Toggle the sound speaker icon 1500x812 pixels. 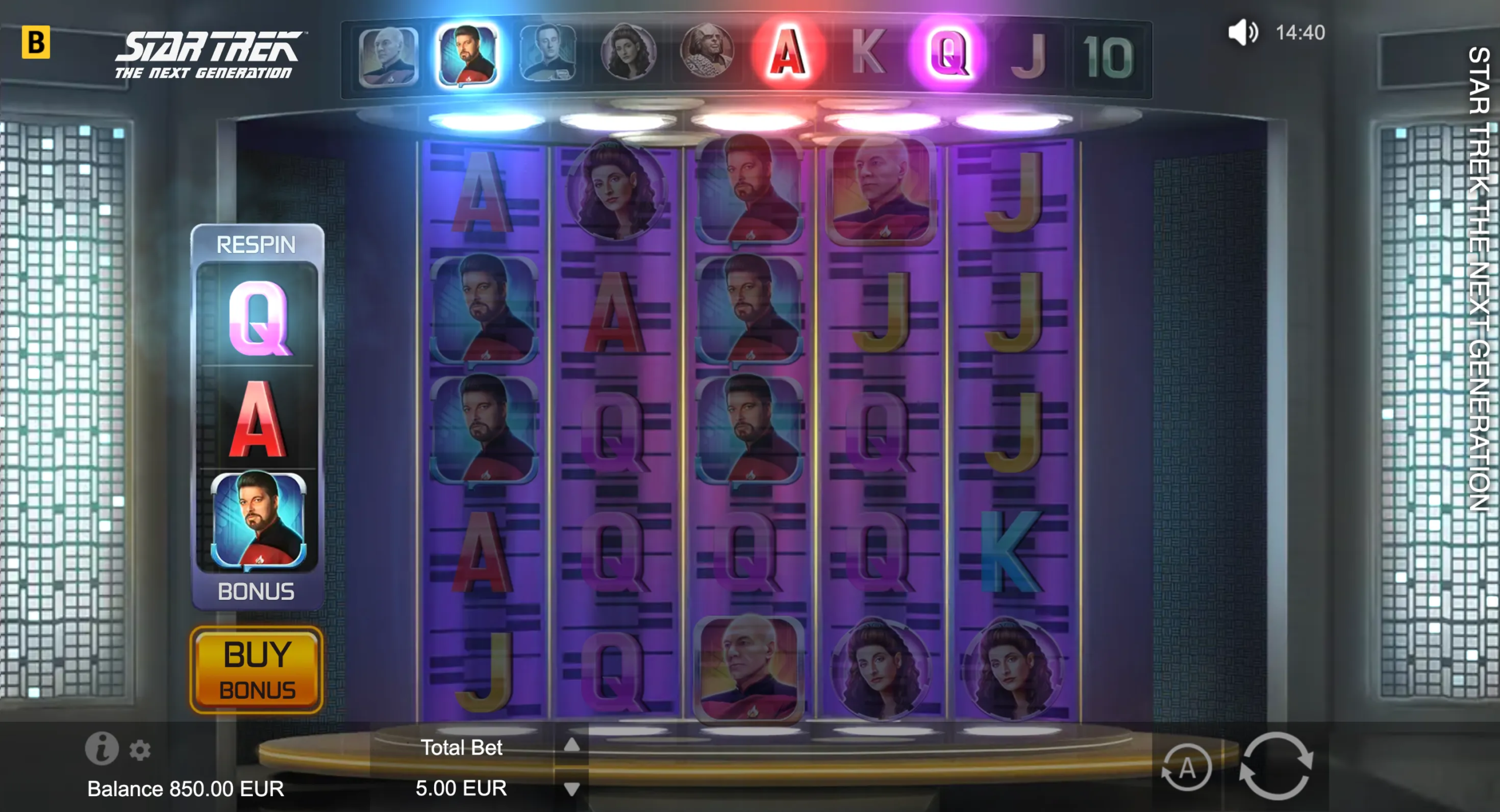click(x=1242, y=32)
